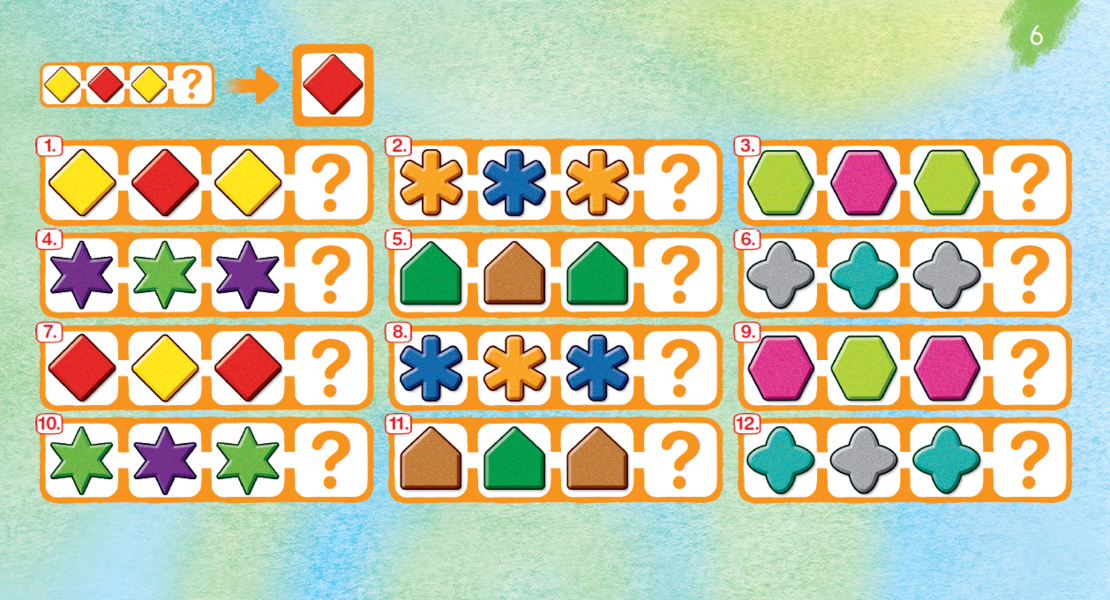1110x600 pixels.
Task: Select puzzle 2's question mark box
Action: 680,183
